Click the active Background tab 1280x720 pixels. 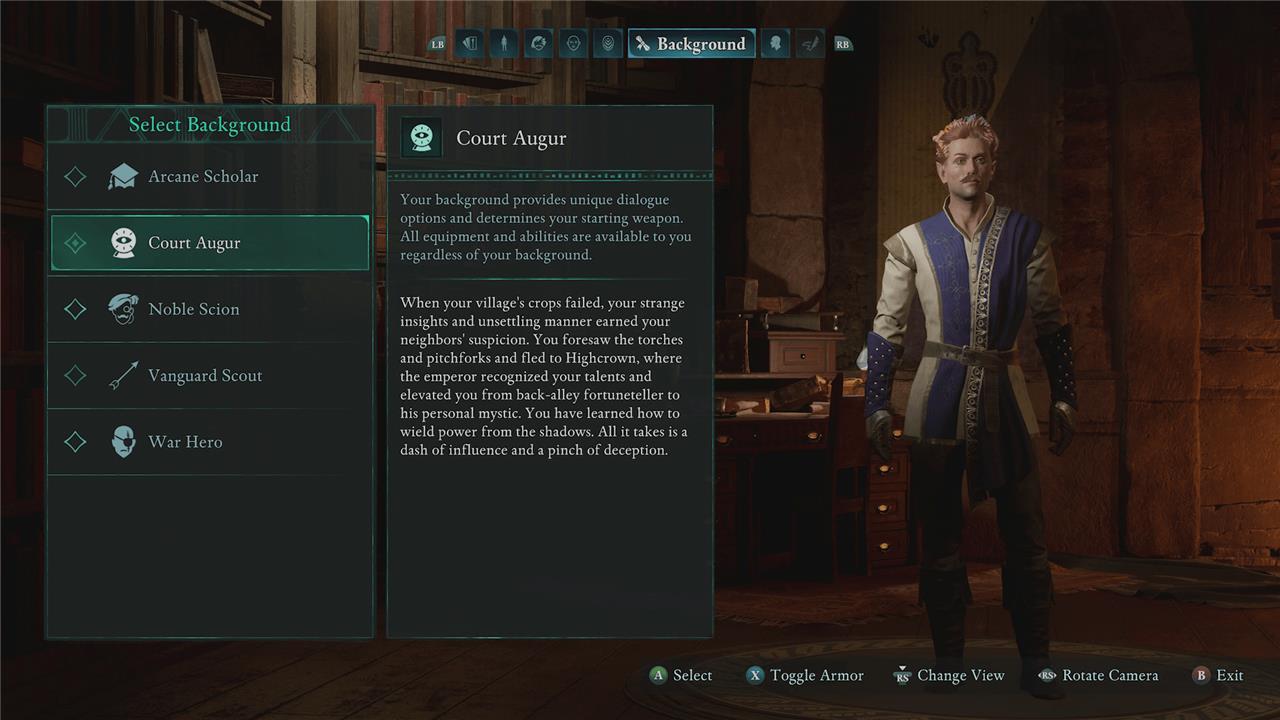pos(691,44)
